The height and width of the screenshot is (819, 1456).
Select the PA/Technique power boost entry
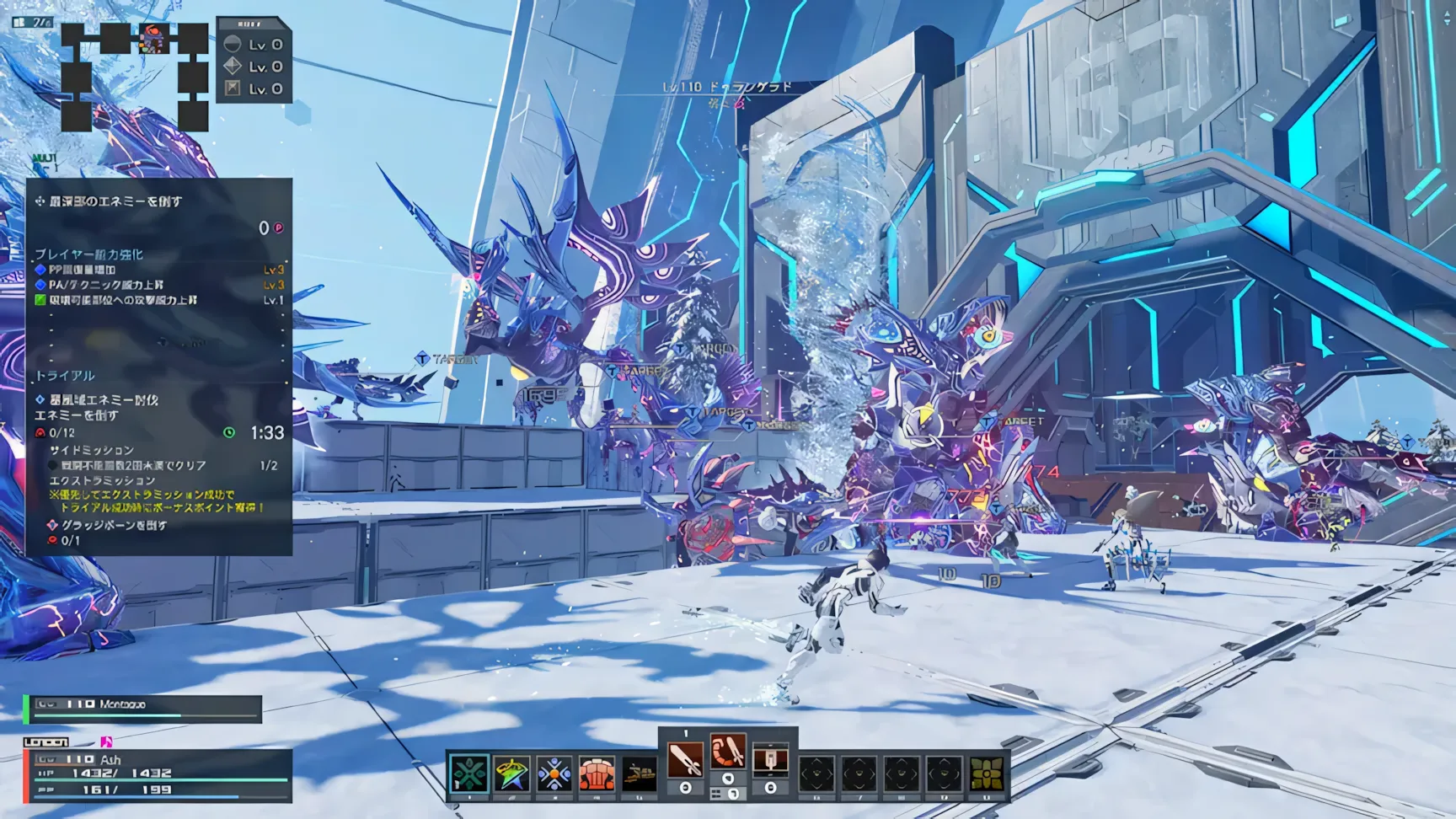click(106, 285)
